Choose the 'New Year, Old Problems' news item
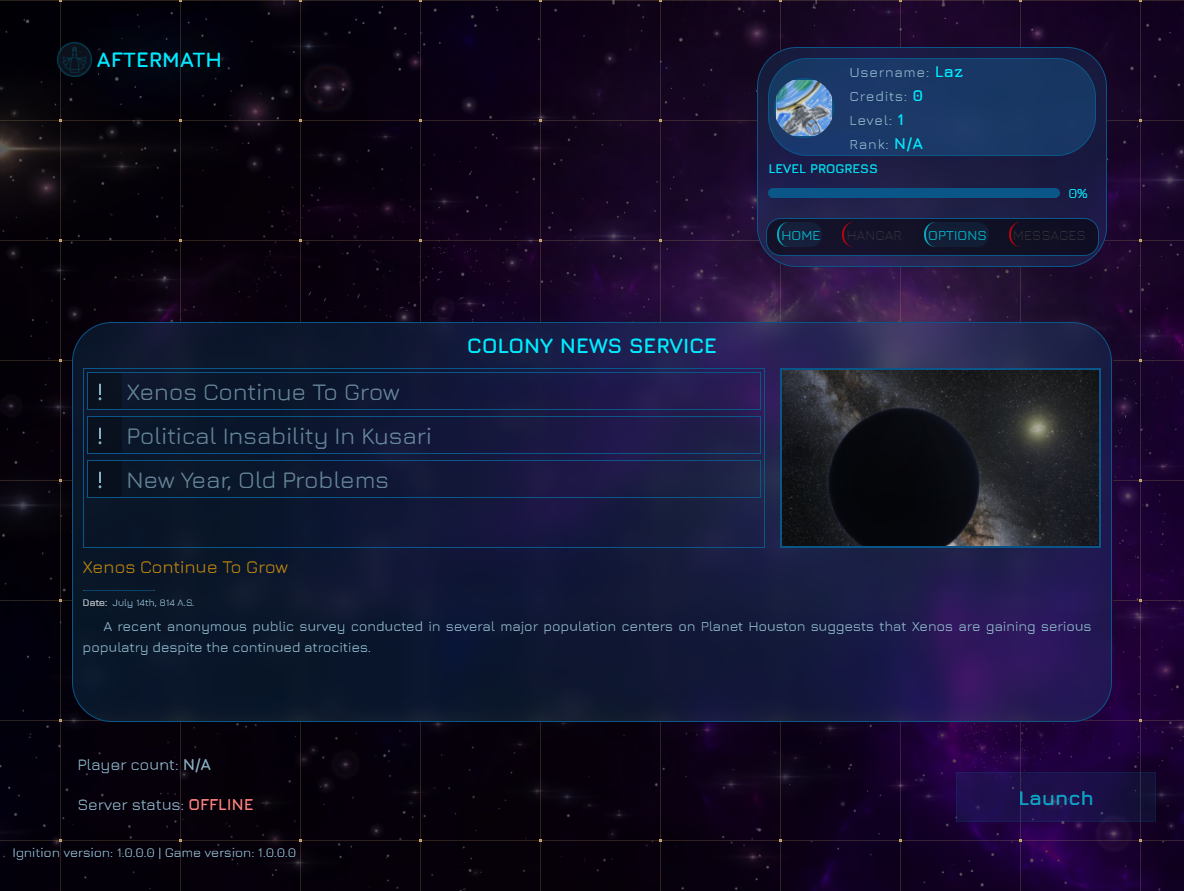Screen dimensions: 1184x891 pyautogui.click(x=424, y=480)
